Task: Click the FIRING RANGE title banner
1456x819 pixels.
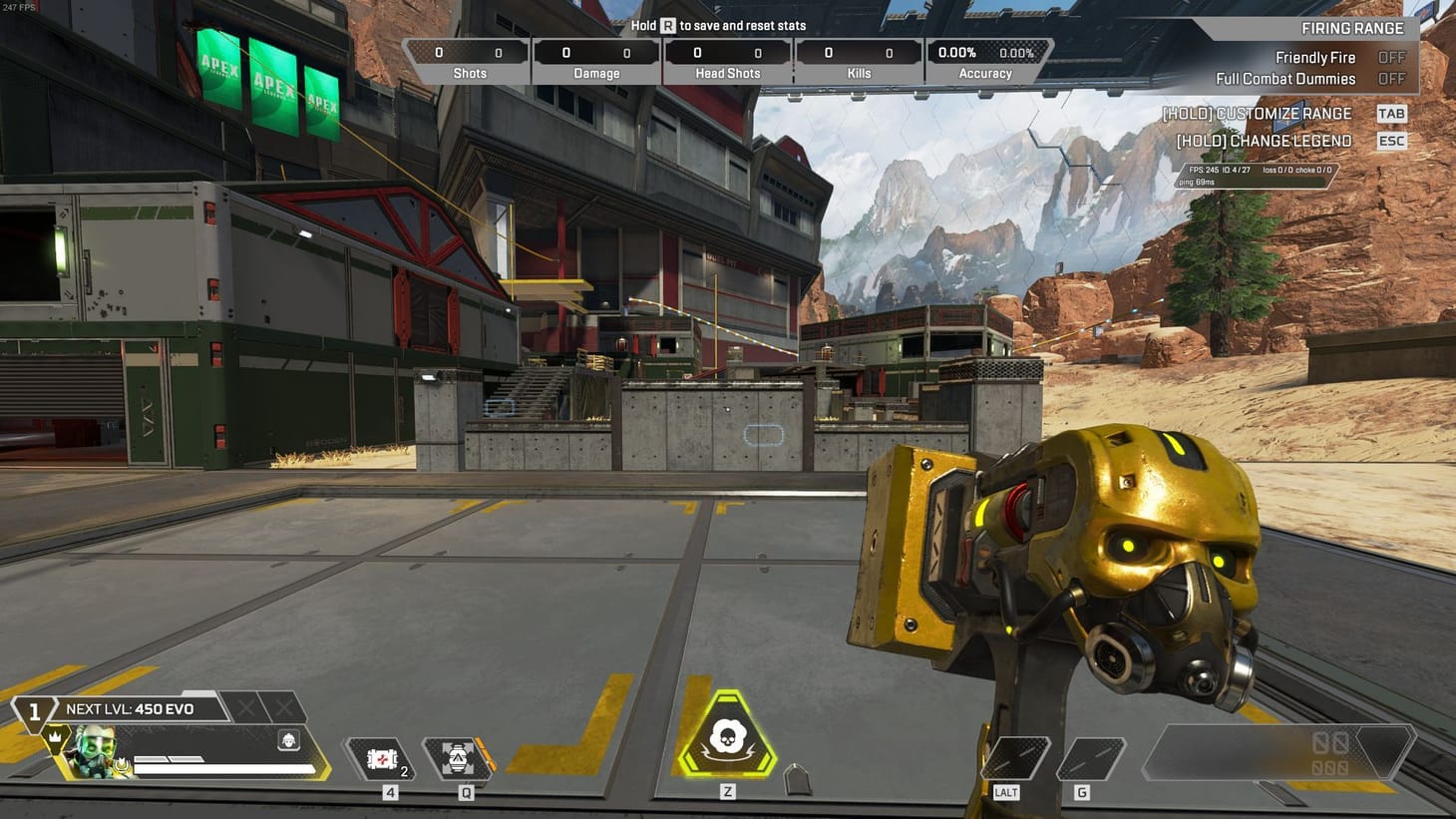Action: click(1351, 28)
